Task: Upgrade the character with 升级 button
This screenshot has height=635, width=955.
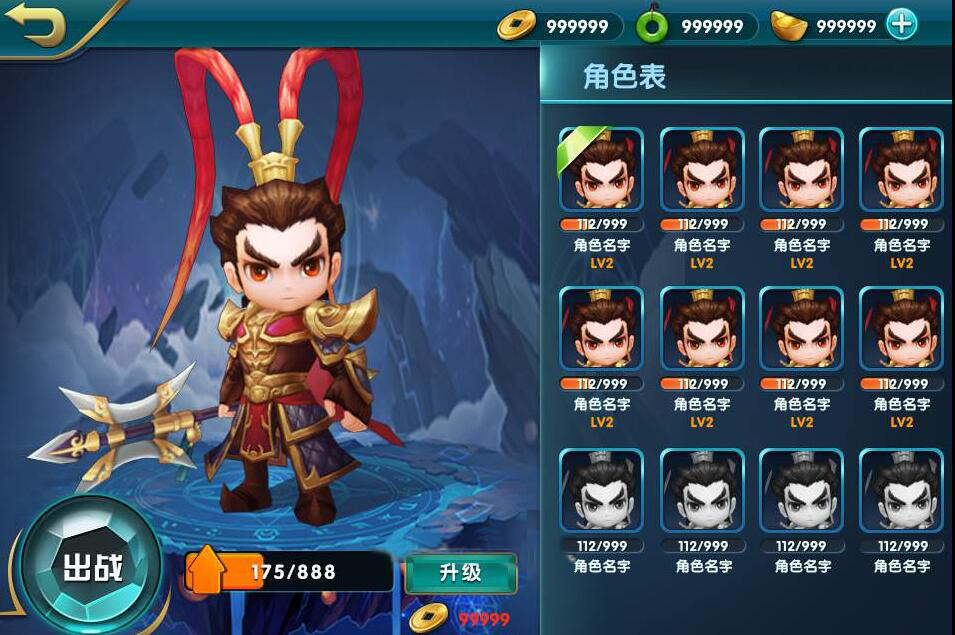Action: 460,573
